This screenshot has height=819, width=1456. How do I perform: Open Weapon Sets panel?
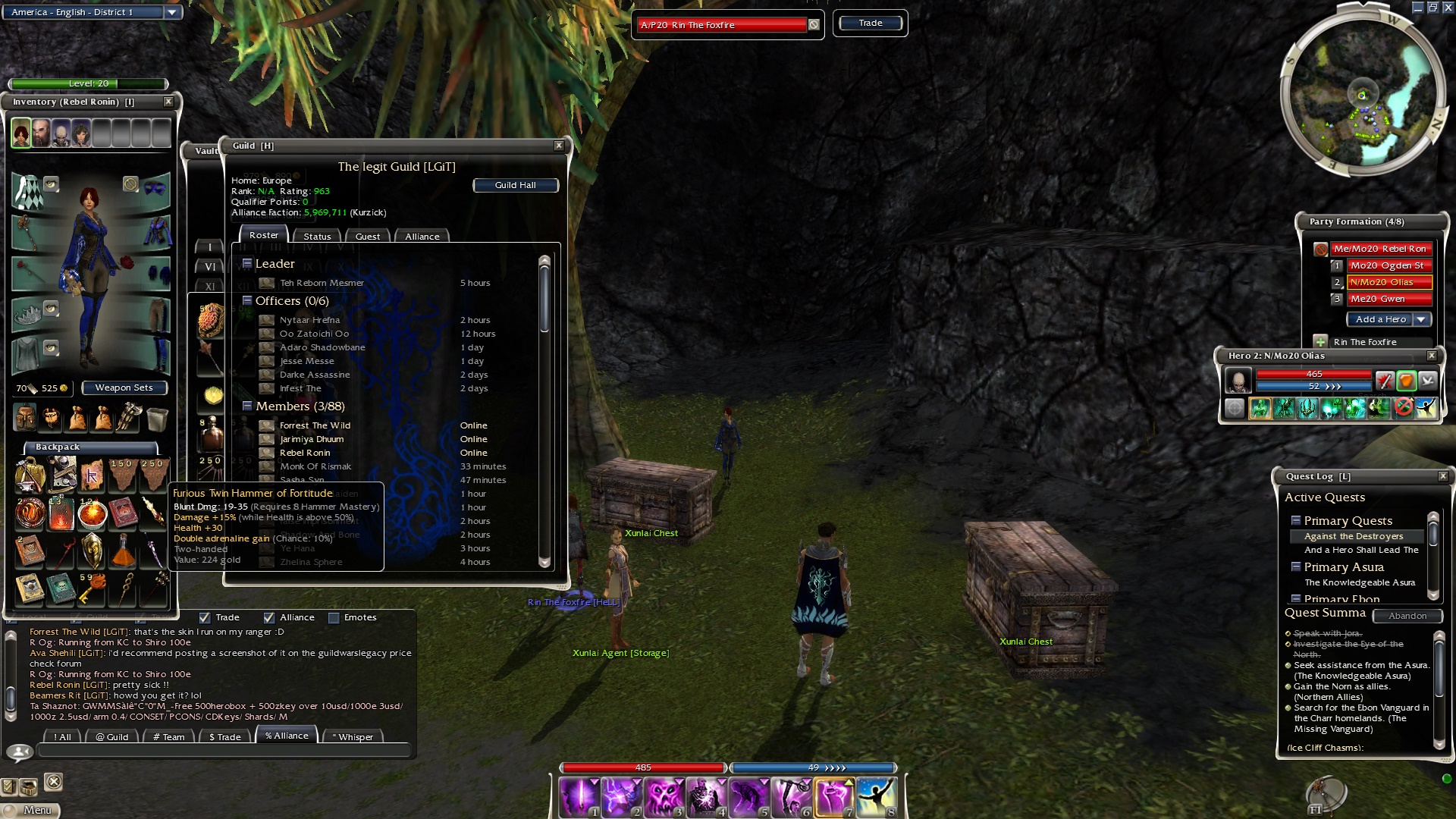click(124, 388)
